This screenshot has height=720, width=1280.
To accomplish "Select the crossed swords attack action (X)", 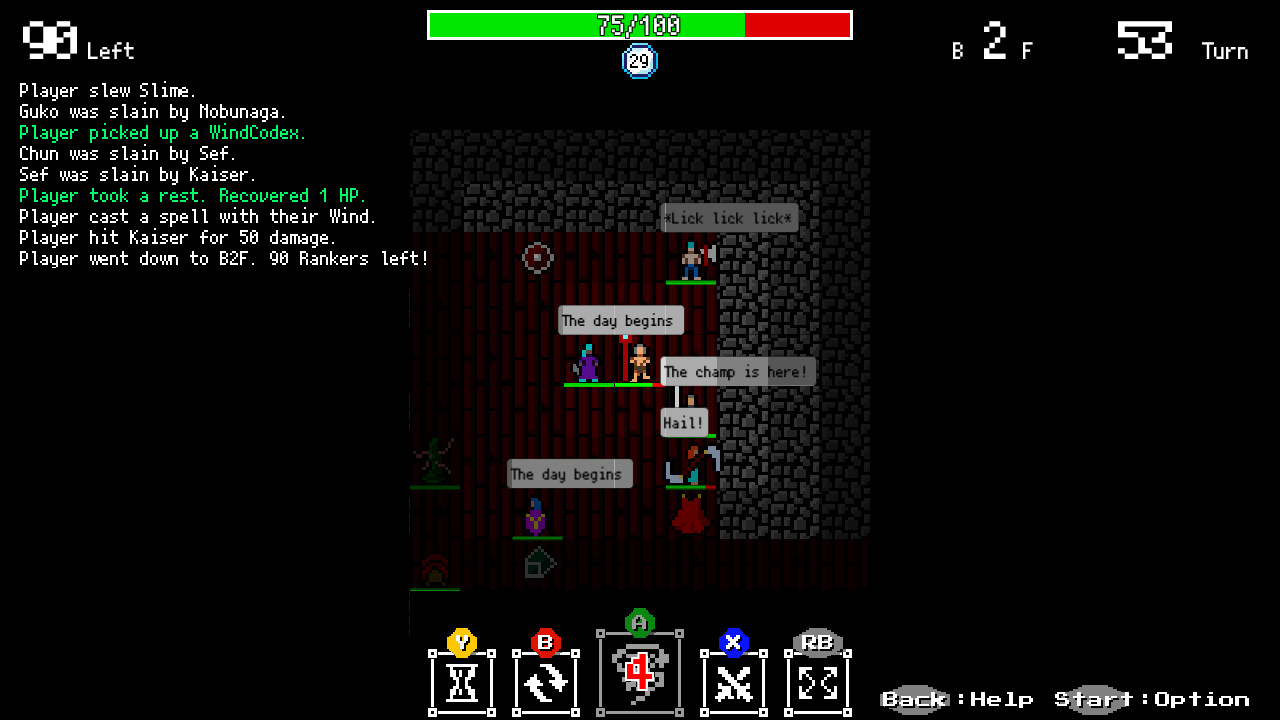I will (733, 683).
